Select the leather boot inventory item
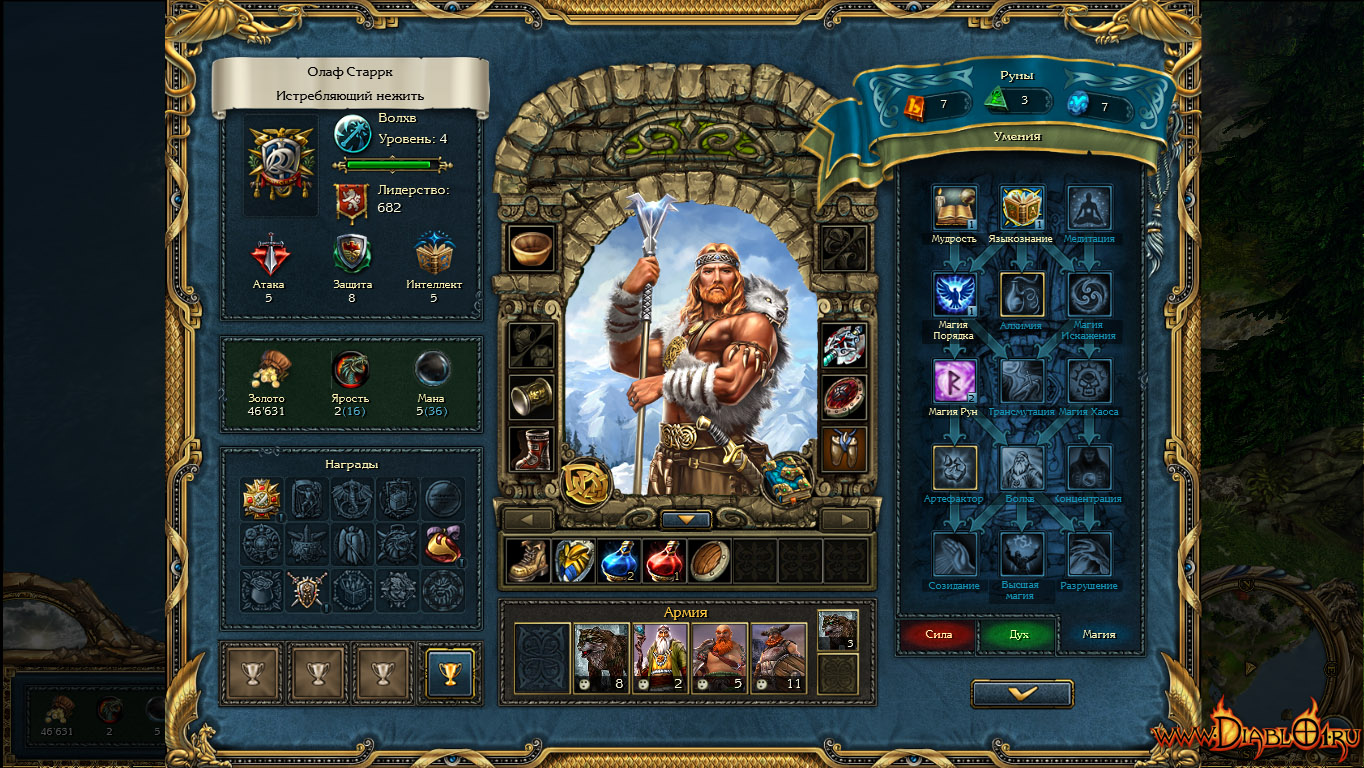1364x768 pixels. click(527, 560)
